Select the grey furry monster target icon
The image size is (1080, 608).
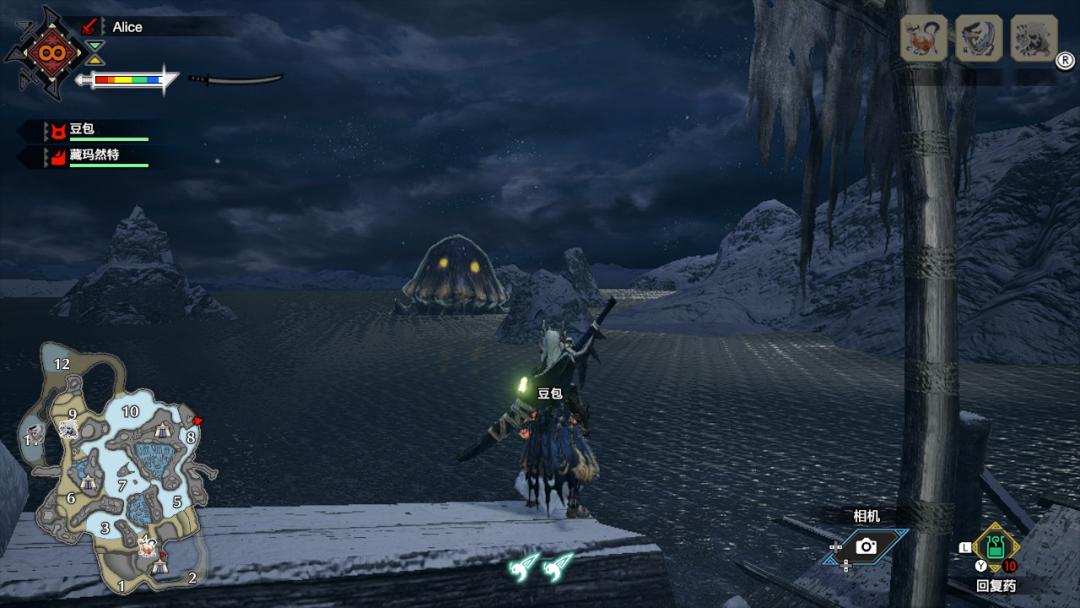point(1033,39)
